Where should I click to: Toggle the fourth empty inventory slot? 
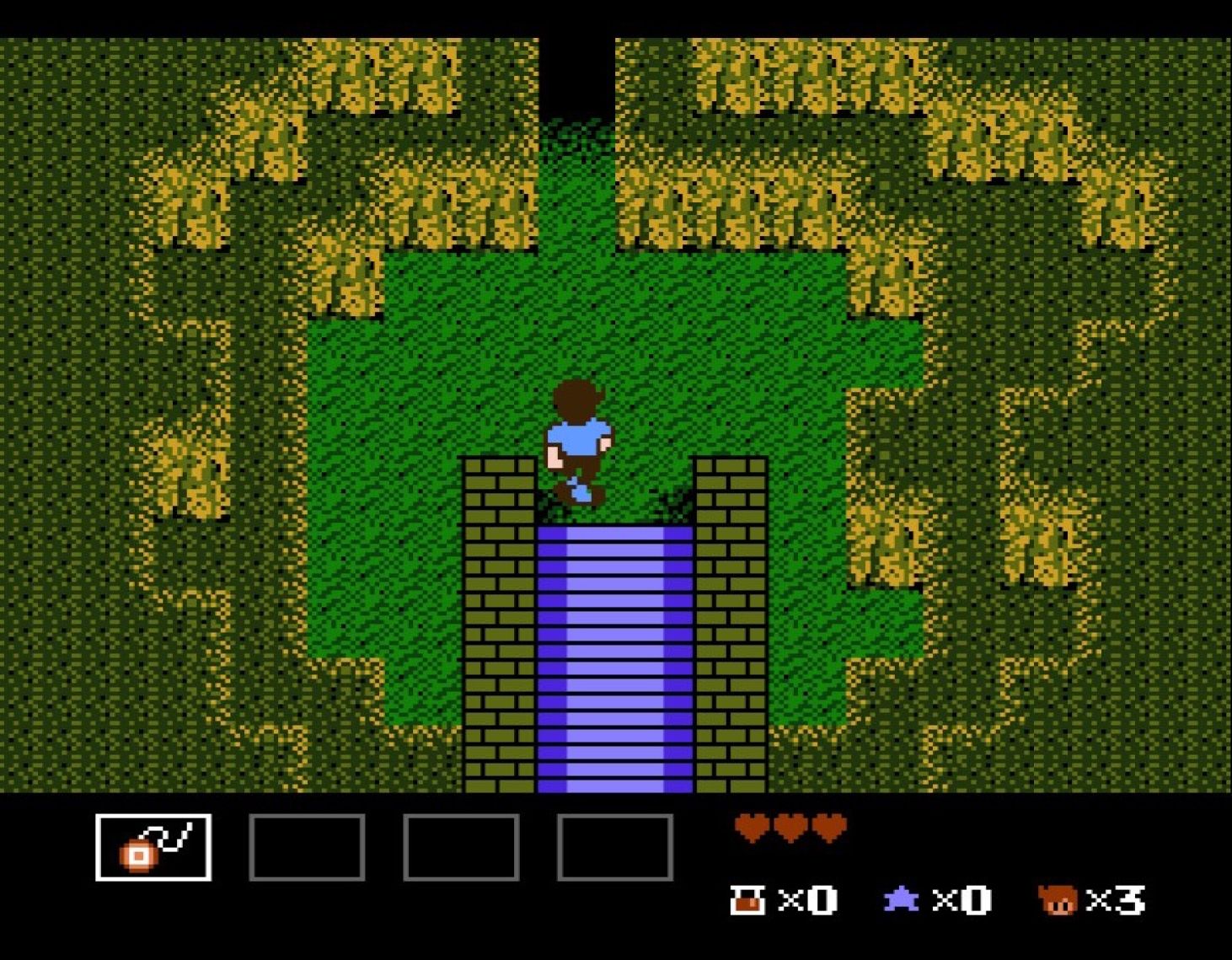(x=615, y=848)
